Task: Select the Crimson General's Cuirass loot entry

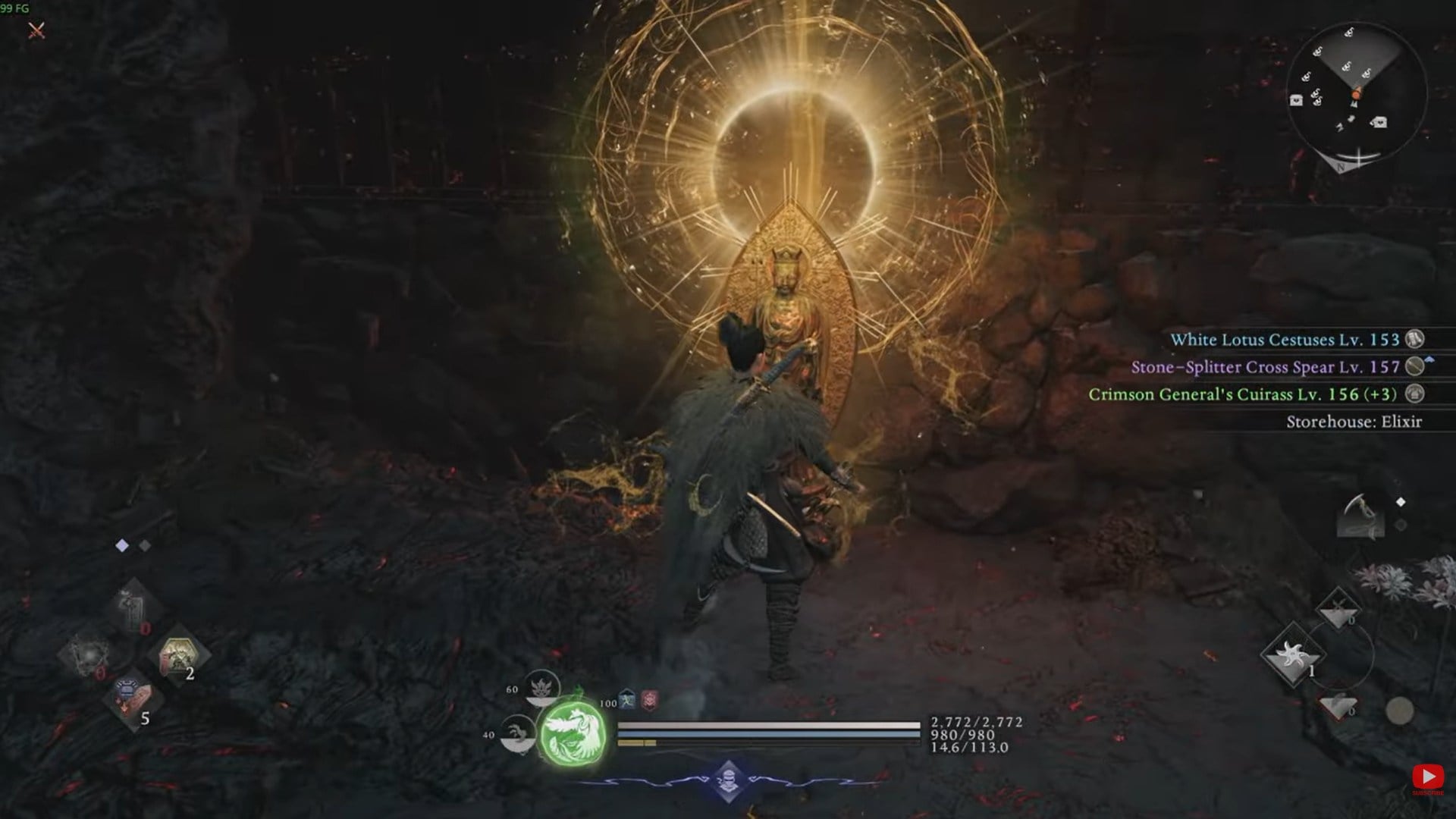Action: (1244, 394)
